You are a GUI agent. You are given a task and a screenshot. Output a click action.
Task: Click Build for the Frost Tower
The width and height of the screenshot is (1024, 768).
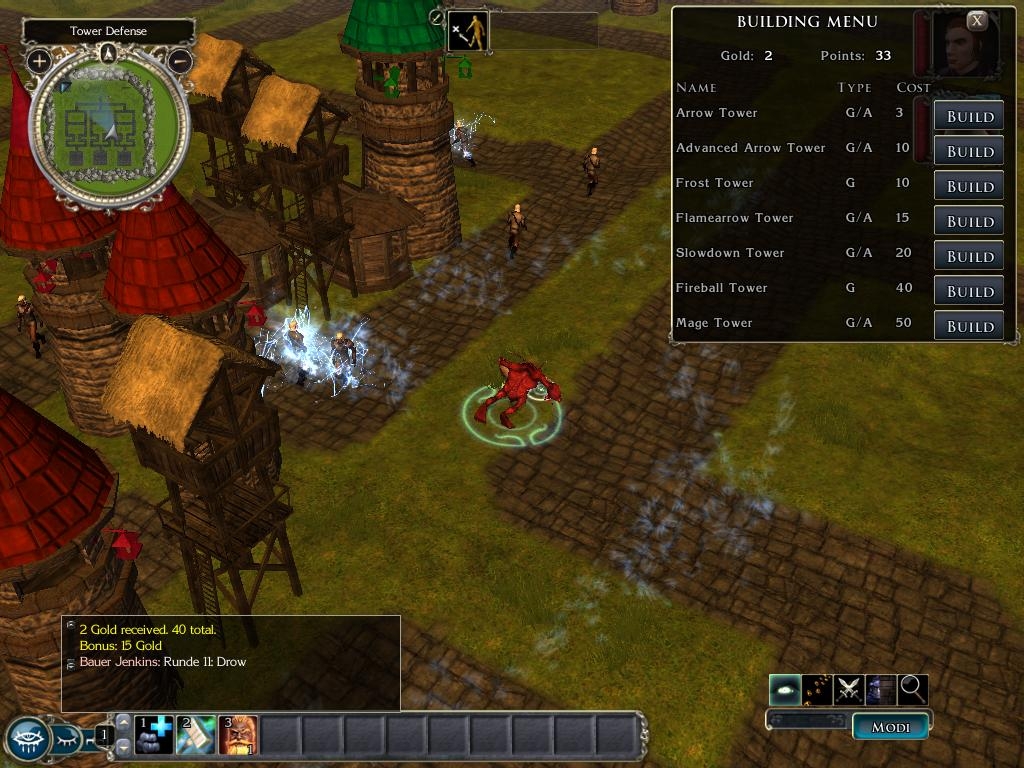[968, 186]
